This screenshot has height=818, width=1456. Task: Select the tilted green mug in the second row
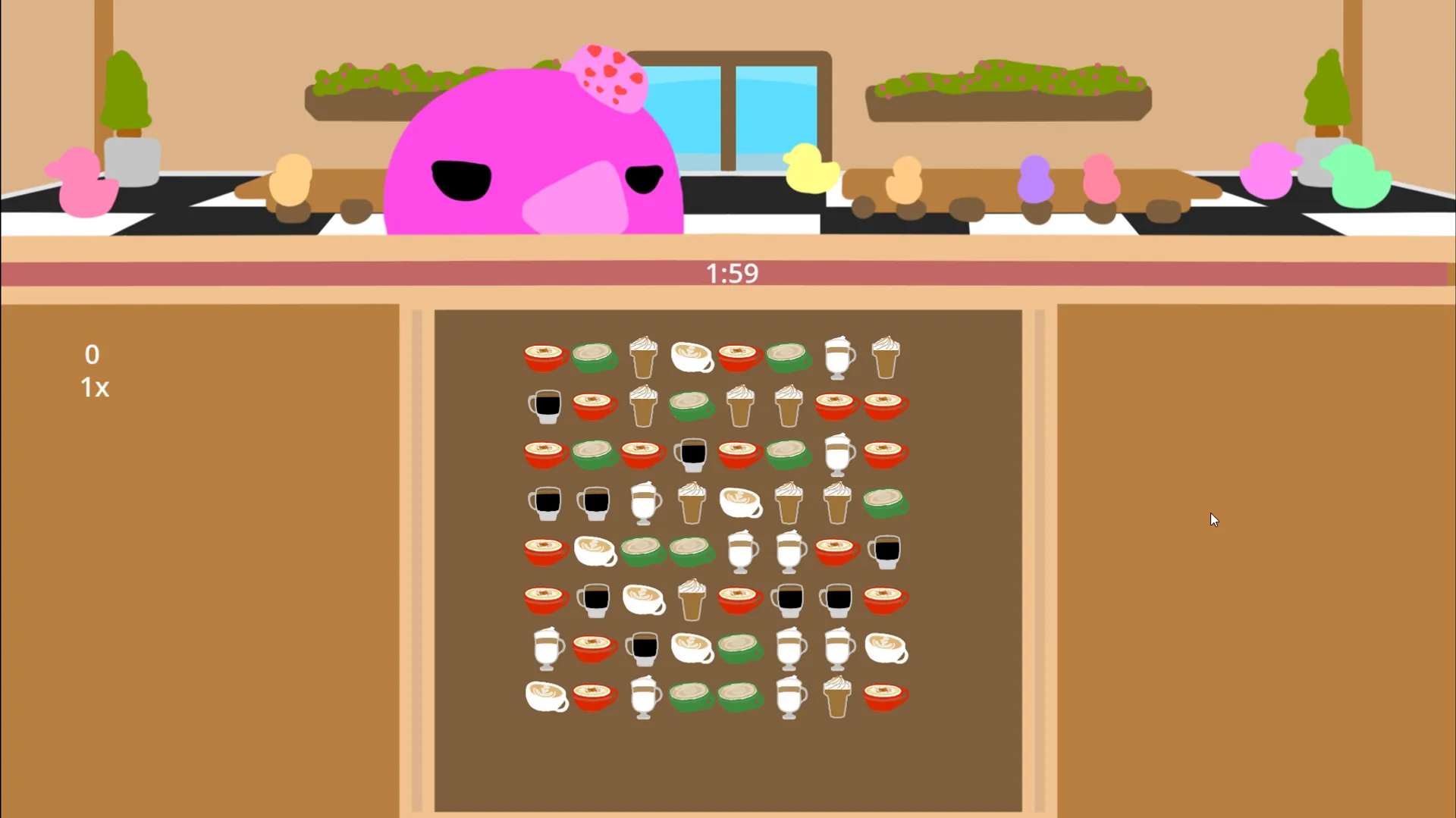tap(692, 407)
